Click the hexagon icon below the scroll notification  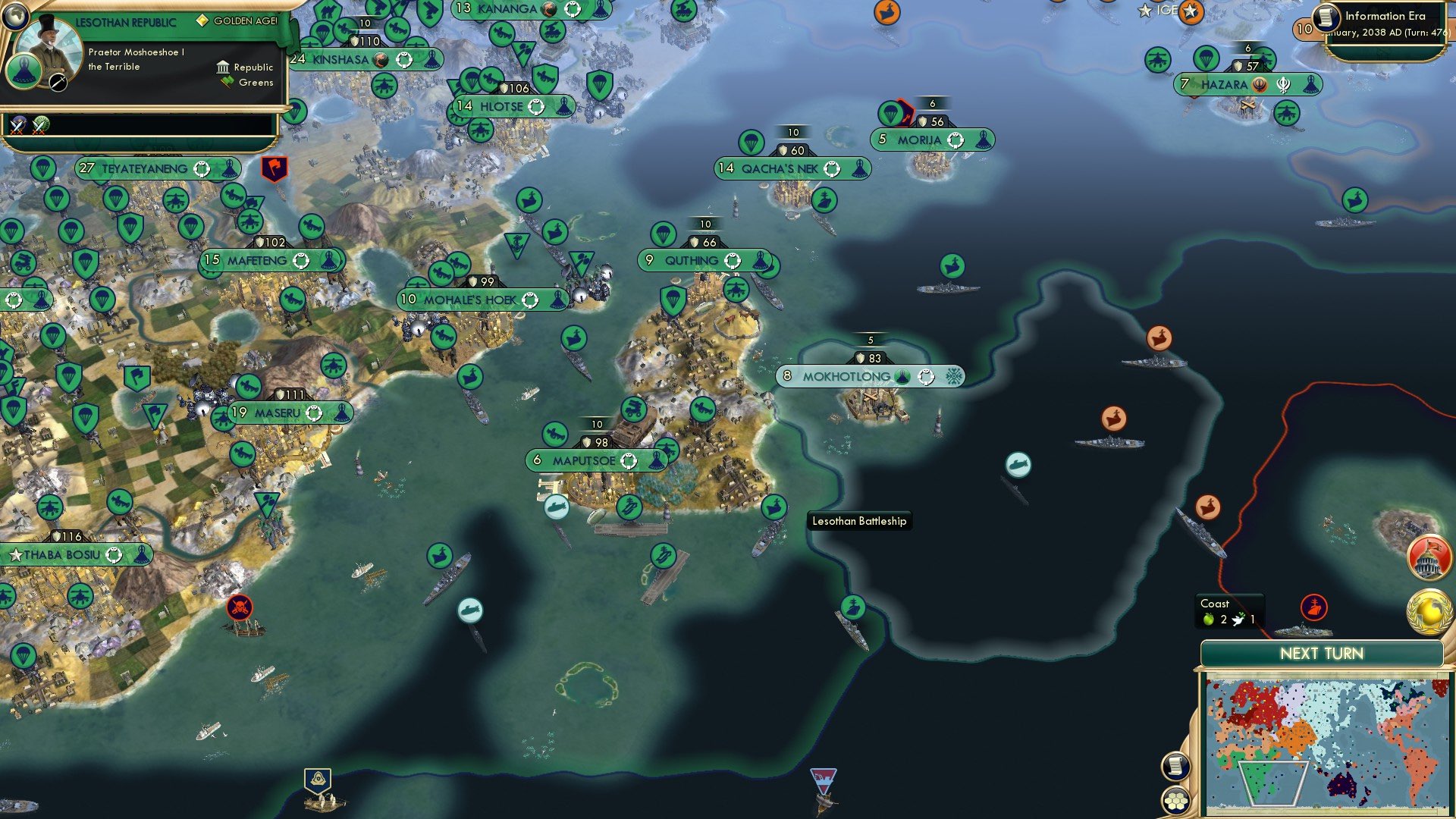point(1175,801)
